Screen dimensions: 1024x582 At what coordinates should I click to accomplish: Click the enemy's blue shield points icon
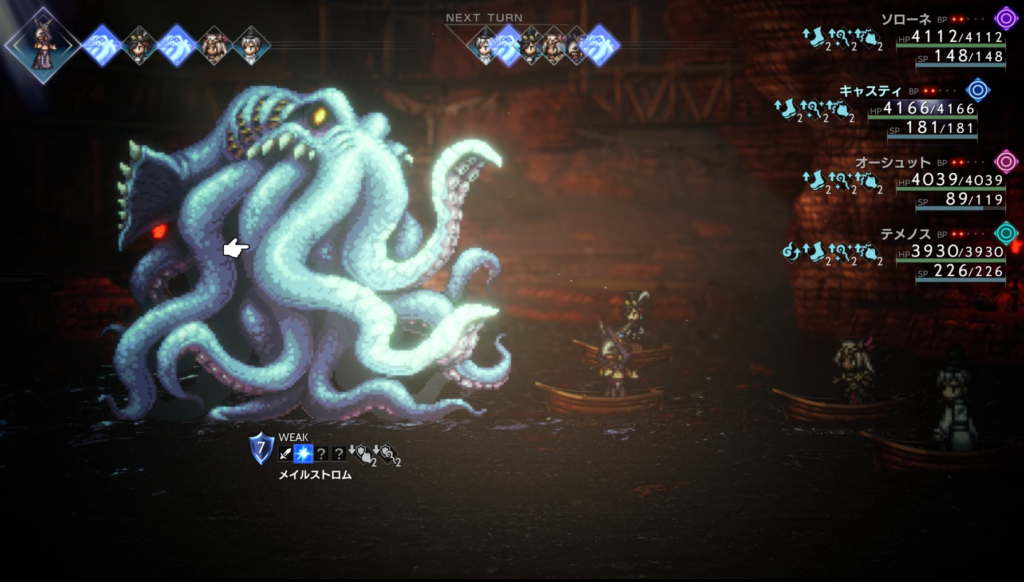click(261, 448)
